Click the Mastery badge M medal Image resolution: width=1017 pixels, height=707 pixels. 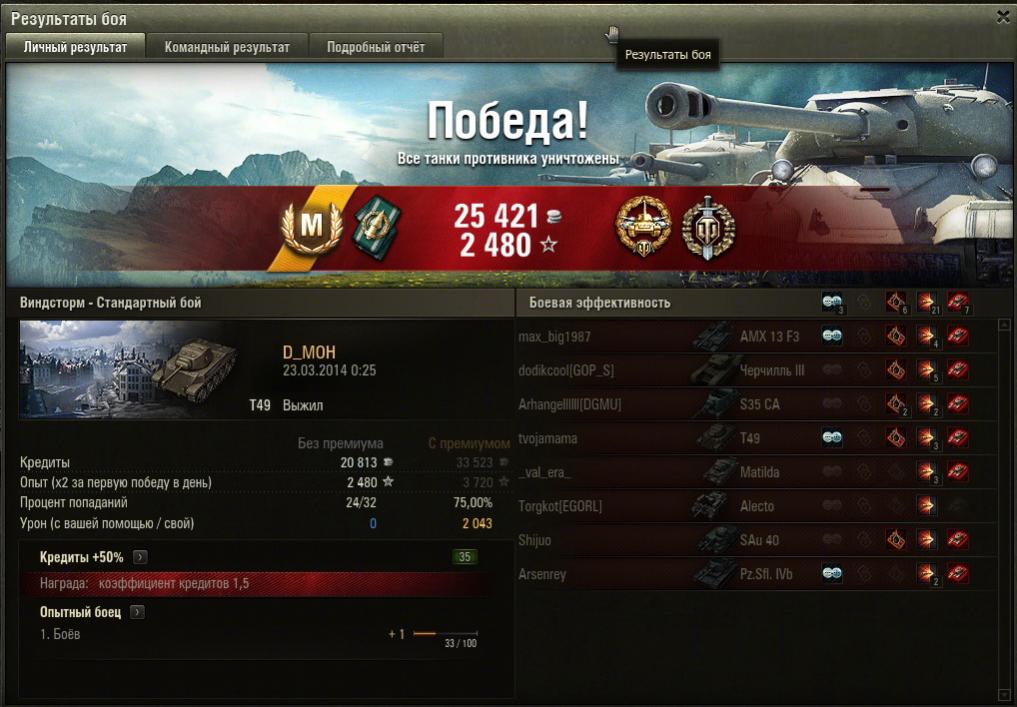313,226
